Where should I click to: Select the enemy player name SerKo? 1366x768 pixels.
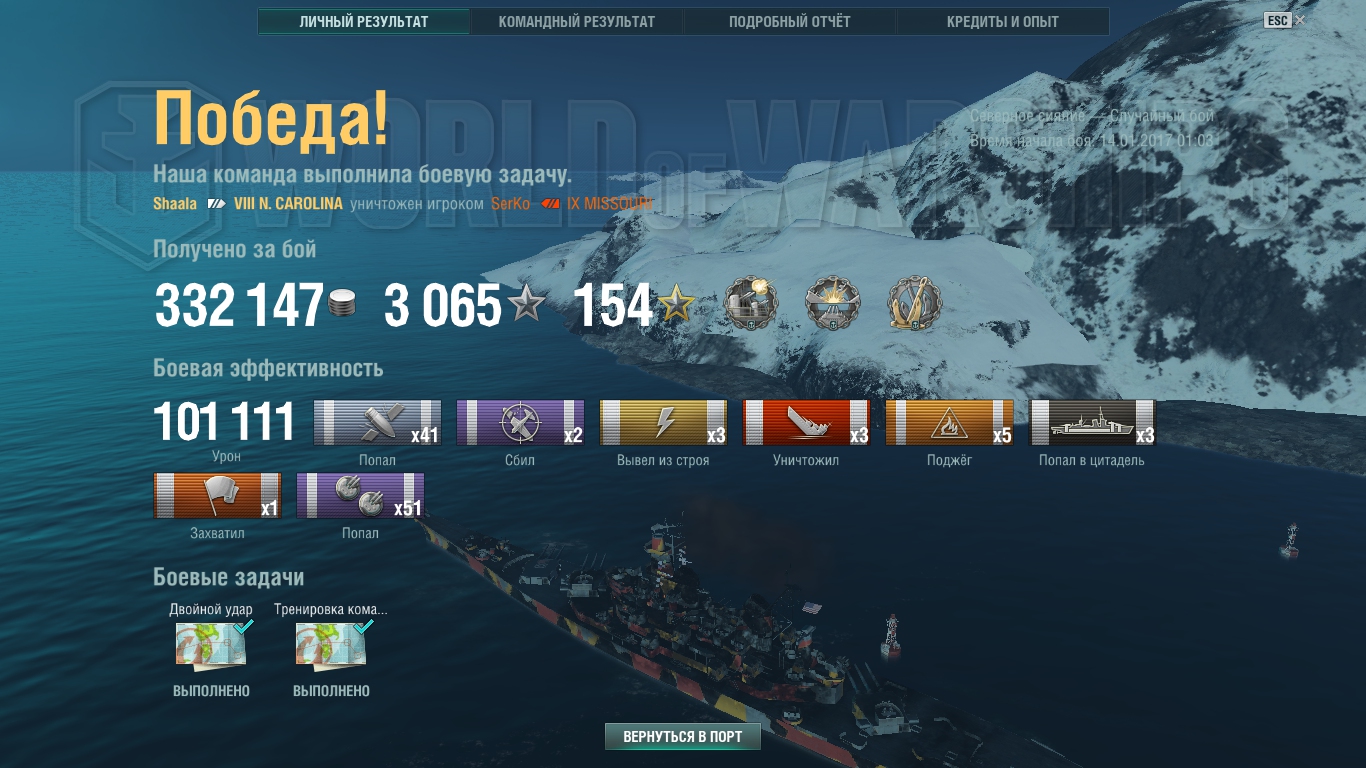[509, 204]
